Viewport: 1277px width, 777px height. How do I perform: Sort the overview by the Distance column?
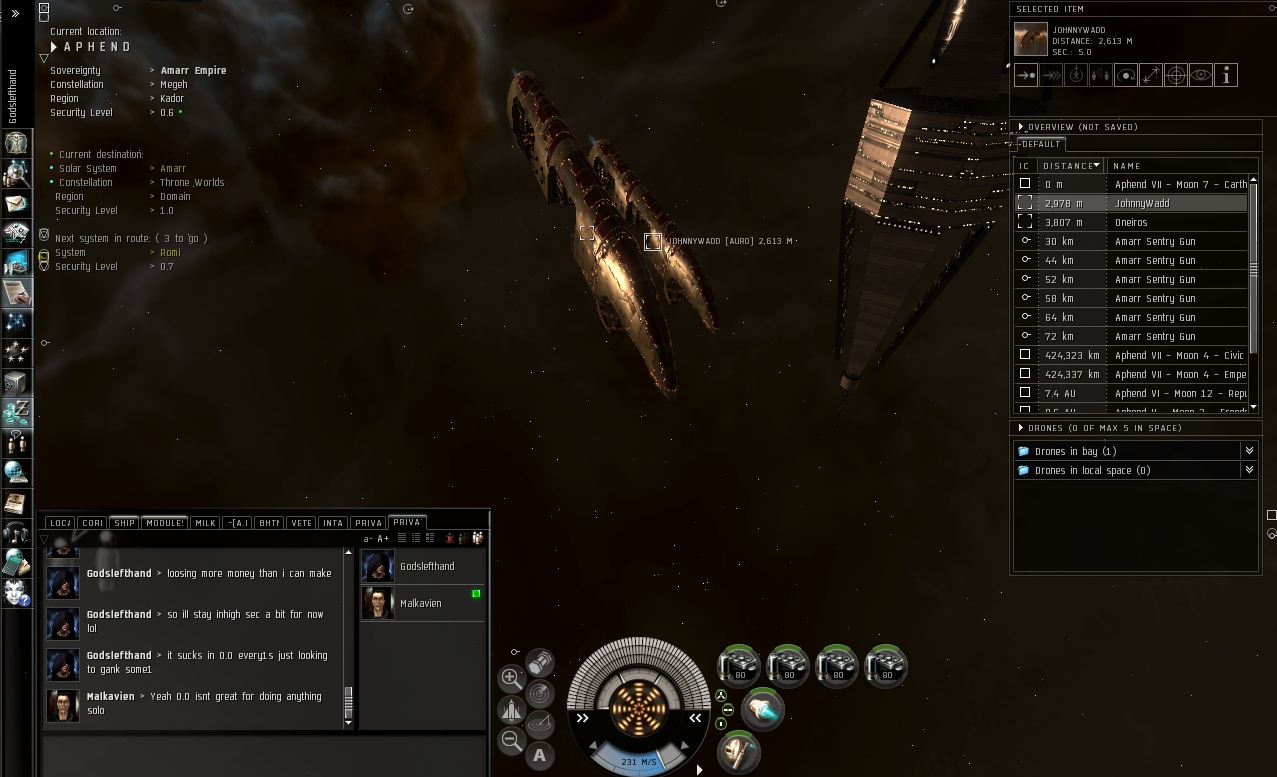[1071, 166]
